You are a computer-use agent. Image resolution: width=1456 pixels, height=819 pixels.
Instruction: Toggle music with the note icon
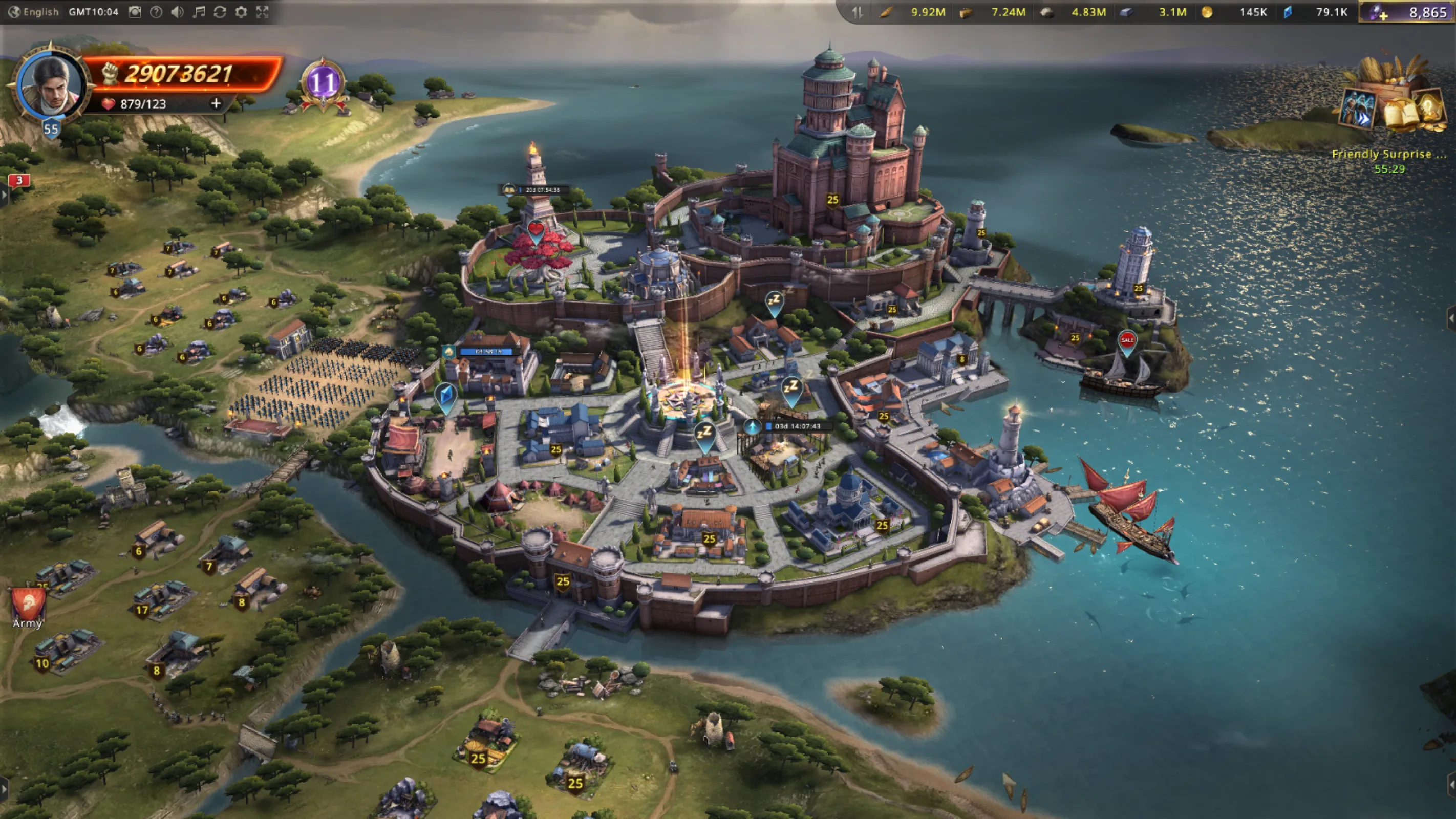199,12
